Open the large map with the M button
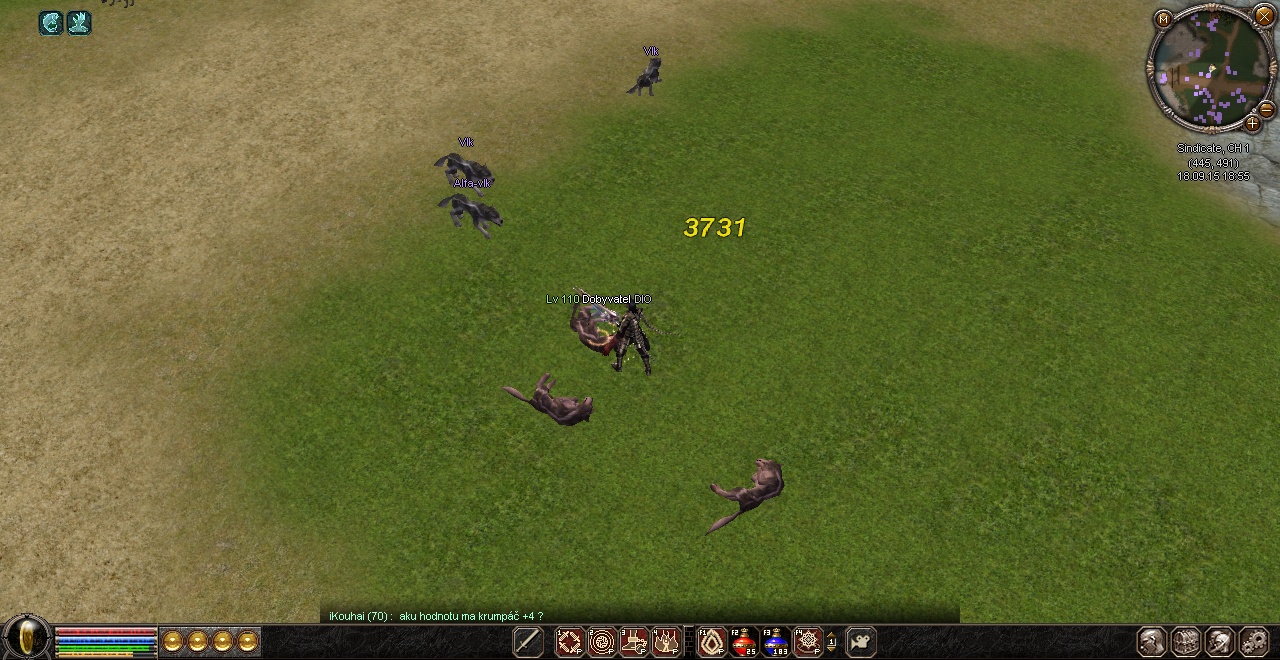 (1163, 19)
